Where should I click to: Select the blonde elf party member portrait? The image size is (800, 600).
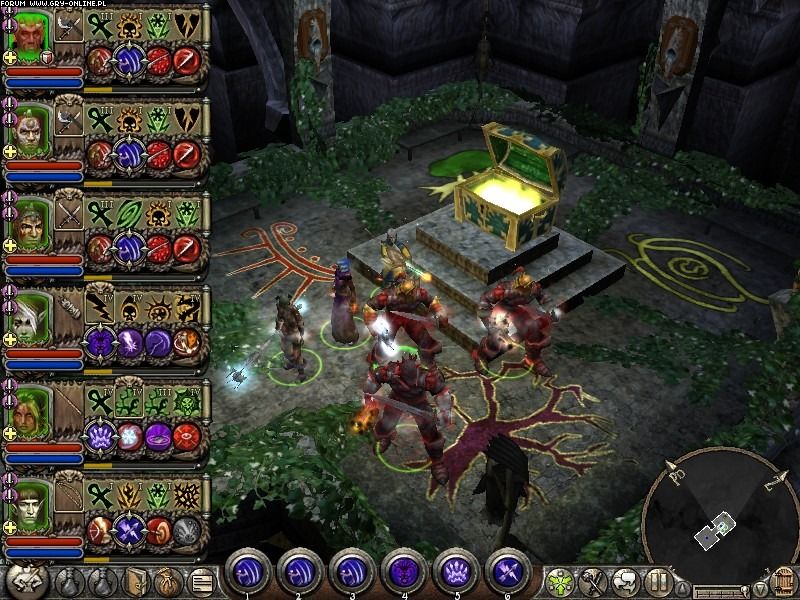pos(26,413)
